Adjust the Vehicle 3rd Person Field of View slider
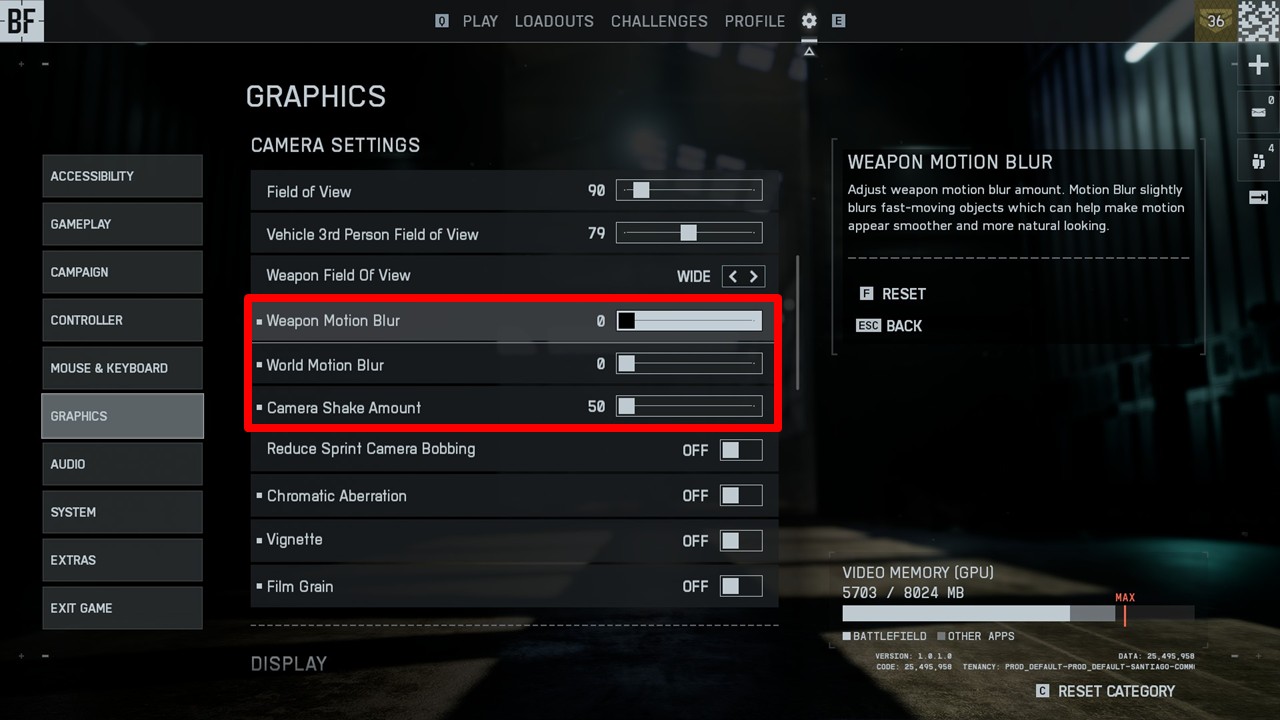The height and width of the screenshot is (720, 1280). pyautogui.click(x=689, y=233)
